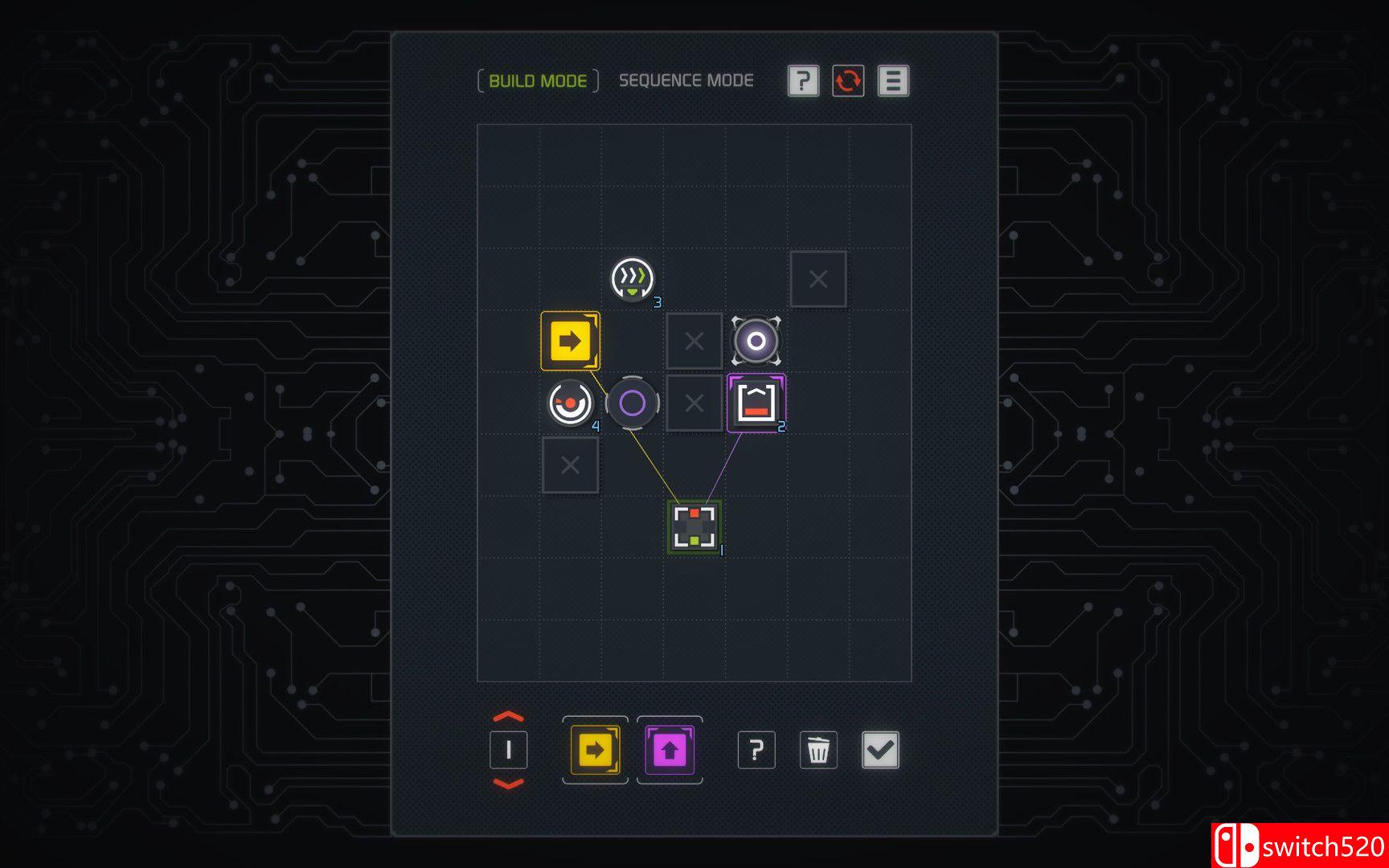This screenshot has width=1389, height=868.
Task: Click the red restart icon in top bar
Action: click(x=847, y=80)
